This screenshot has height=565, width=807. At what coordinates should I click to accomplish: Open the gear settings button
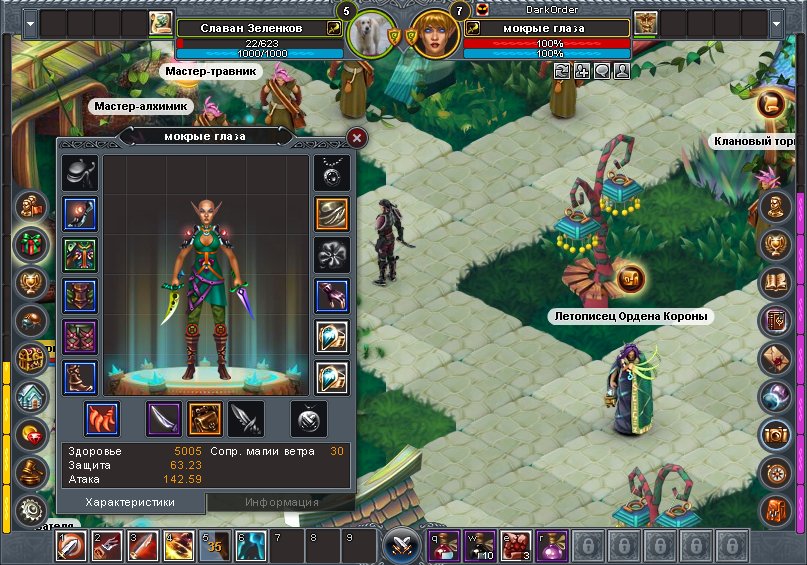[30, 509]
